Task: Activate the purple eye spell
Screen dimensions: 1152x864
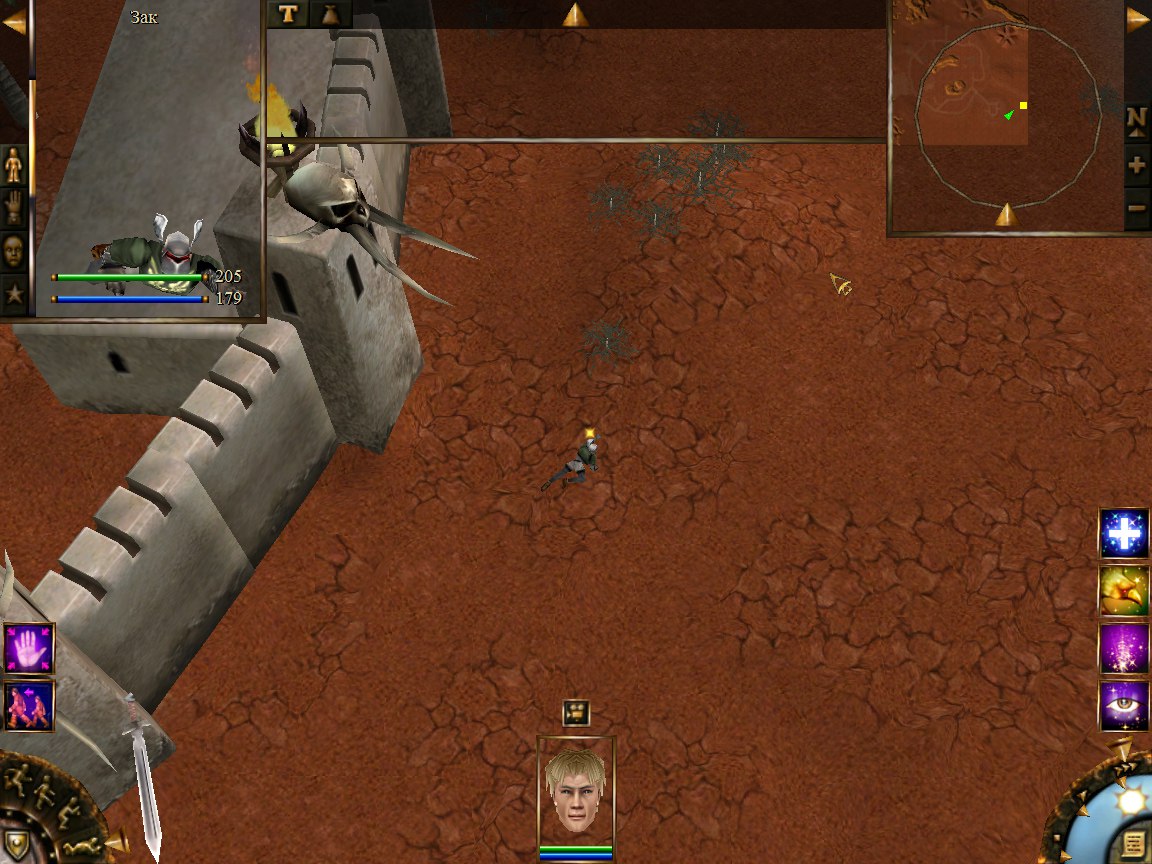Action: pyautogui.click(x=1124, y=706)
